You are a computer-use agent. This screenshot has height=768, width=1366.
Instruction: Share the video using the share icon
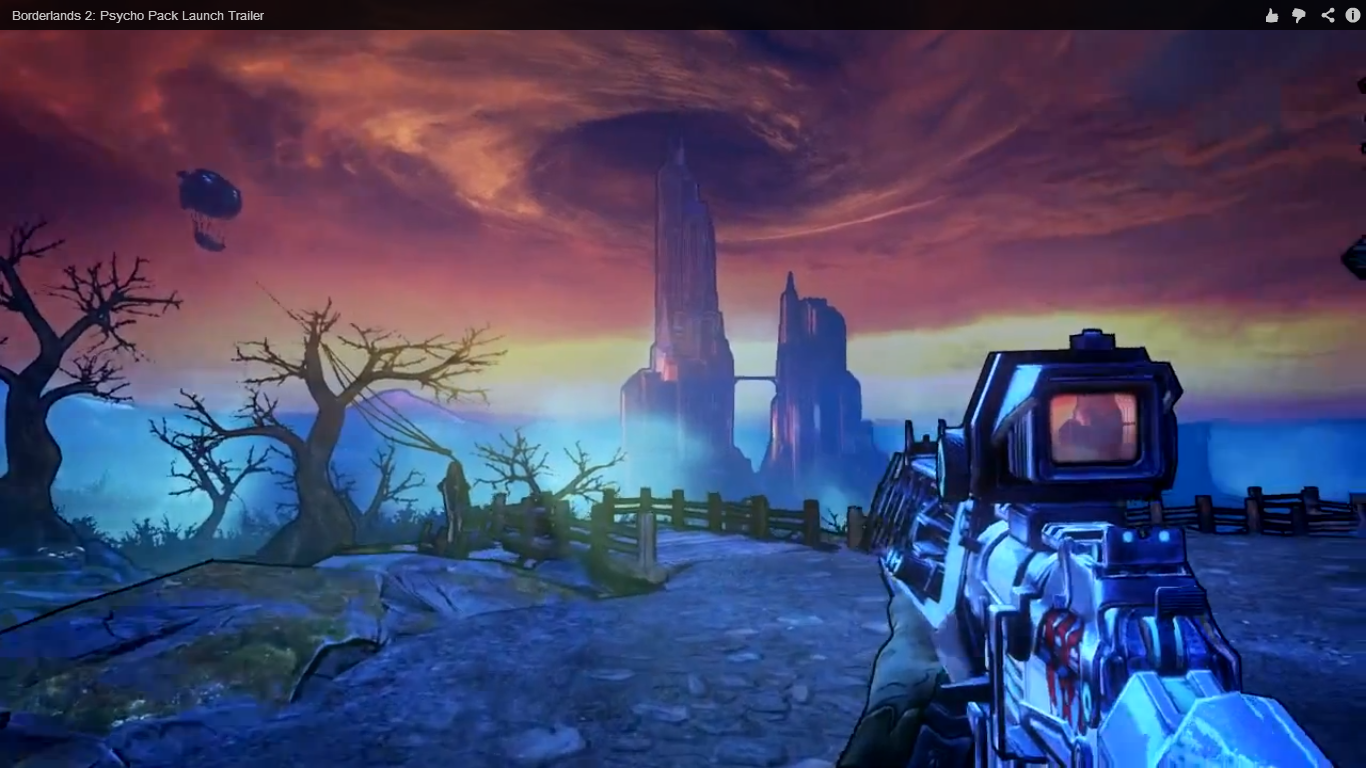tap(1327, 15)
